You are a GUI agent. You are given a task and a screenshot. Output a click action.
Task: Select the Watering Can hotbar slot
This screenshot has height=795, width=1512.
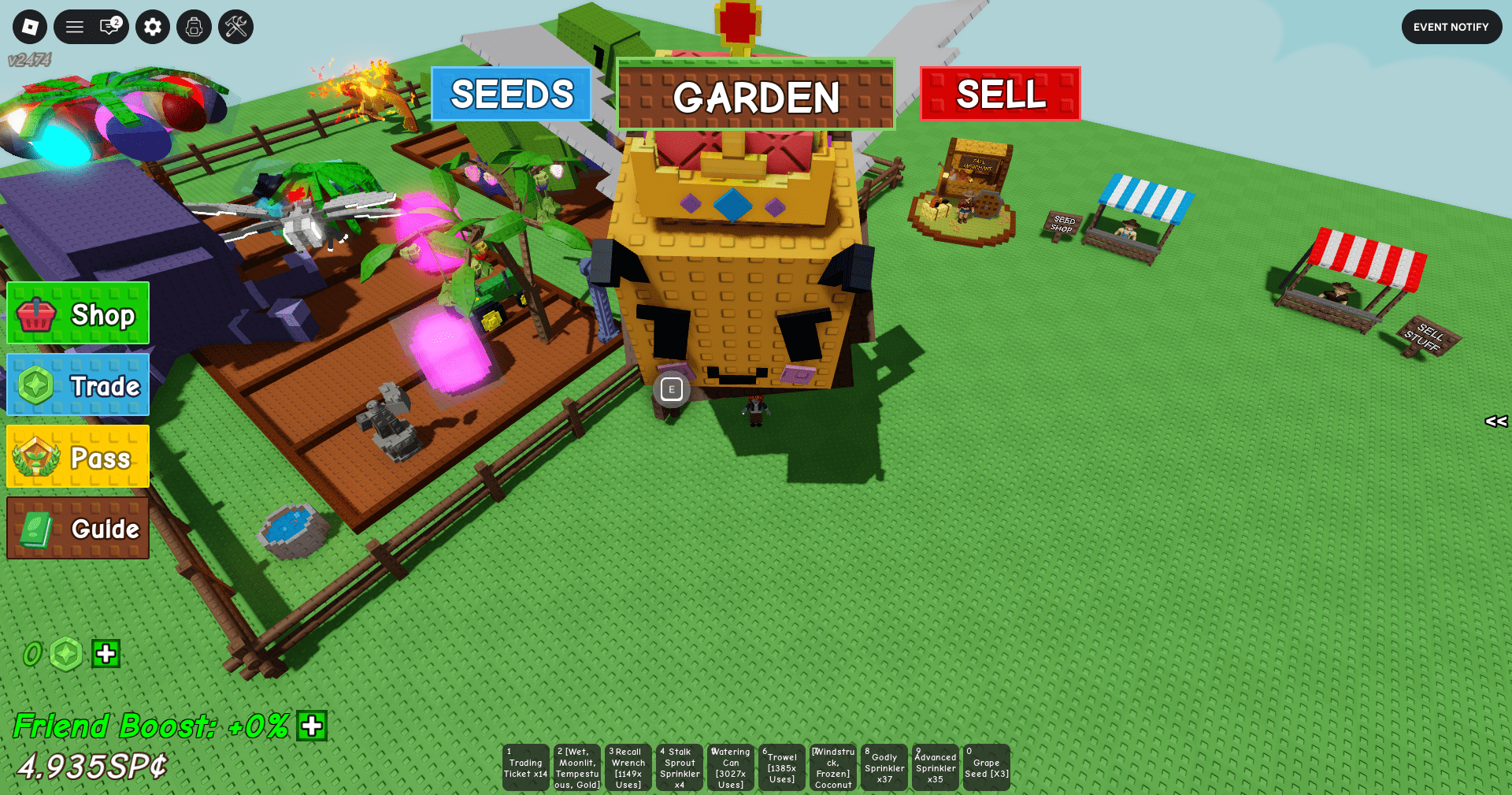pos(730,767)
